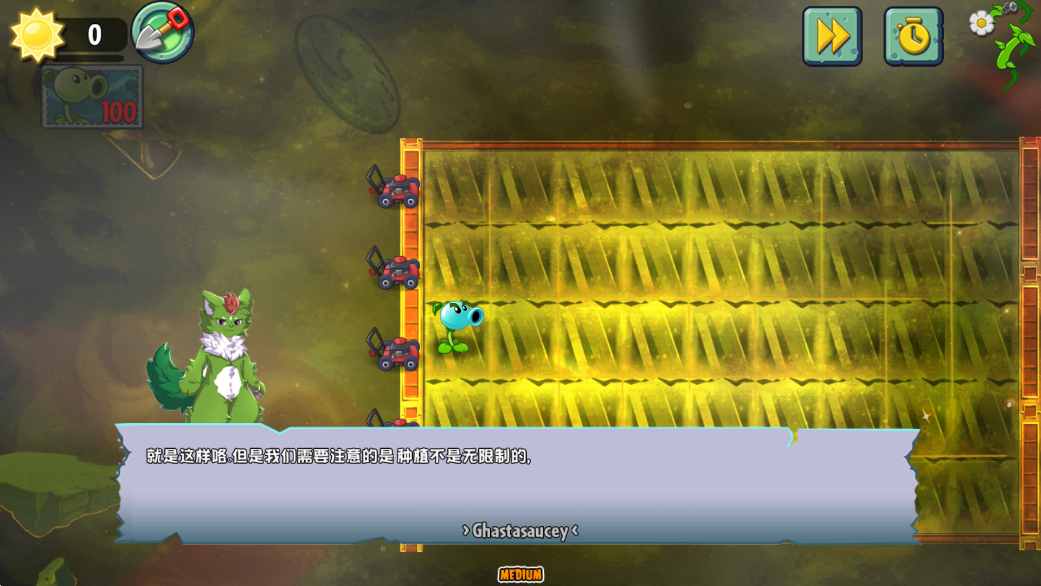1041x586 pixels.
Task: Click the yellow stopwatch button
Action: [912, 37]
